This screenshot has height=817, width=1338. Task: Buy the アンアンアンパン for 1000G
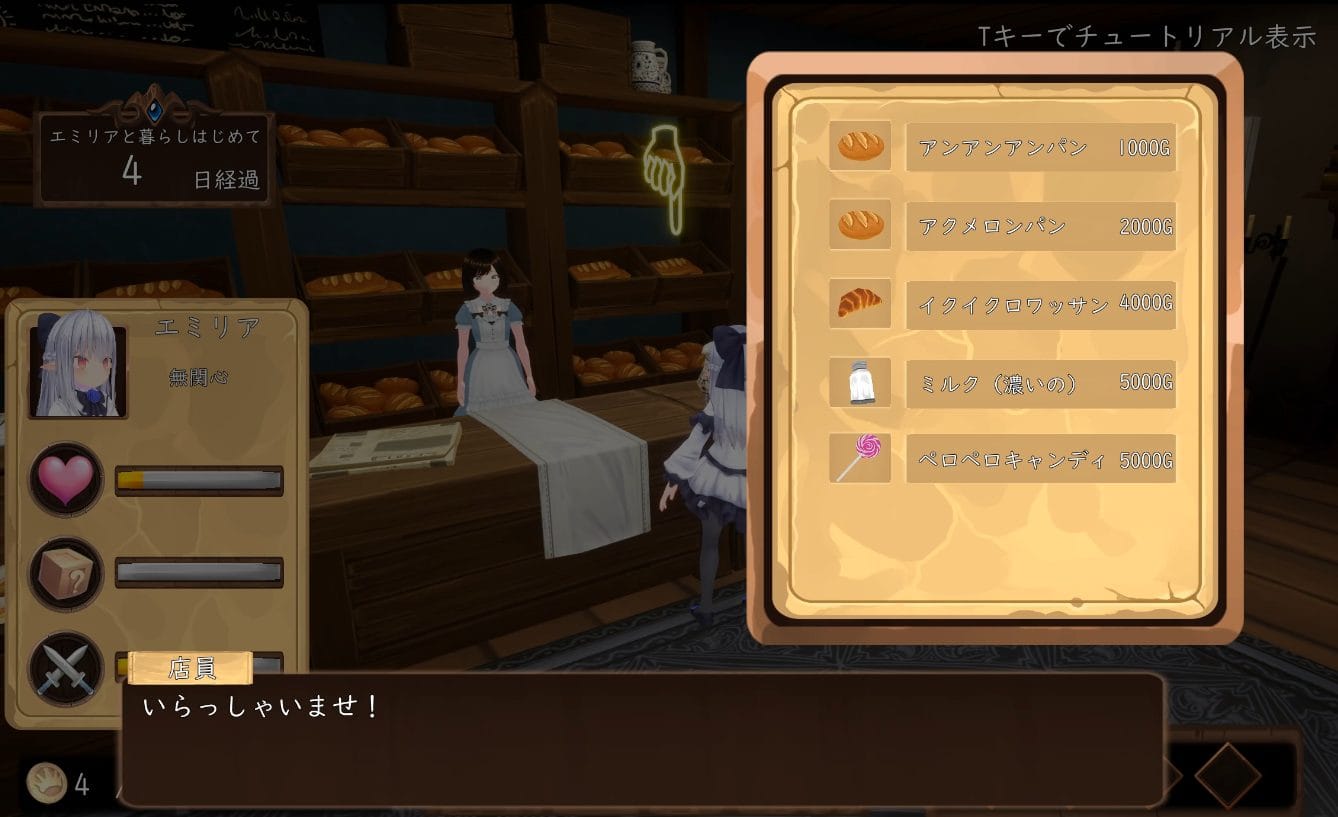pos(1040,148)
